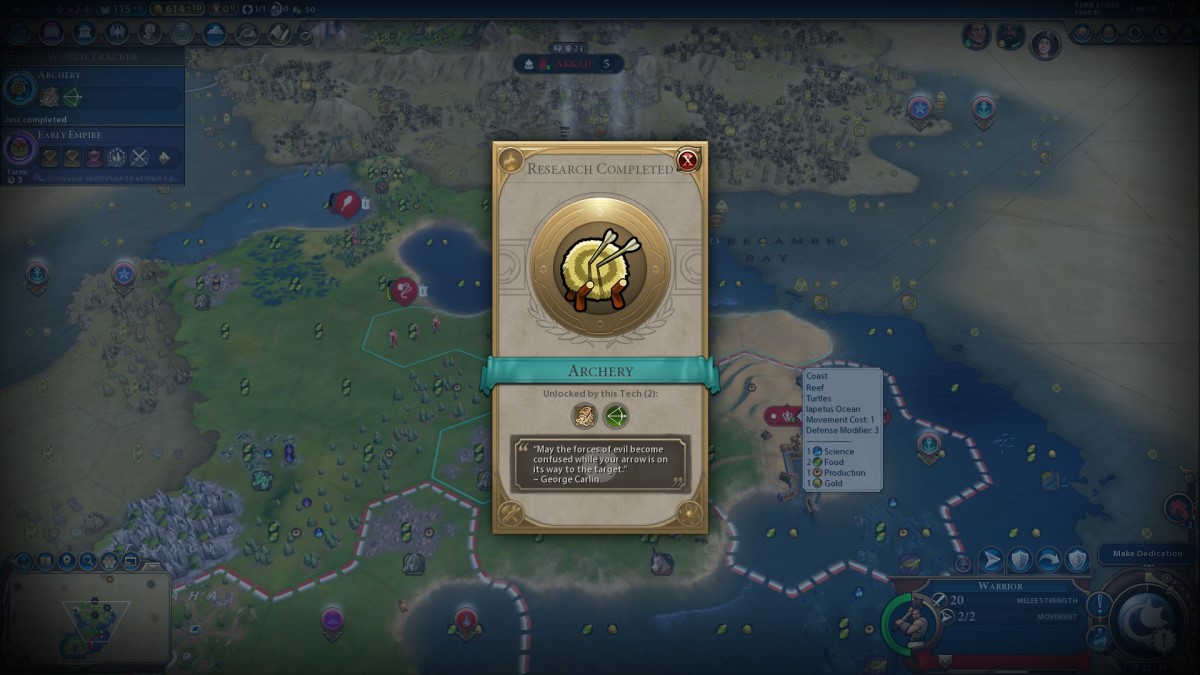Close the Research Completed popup

pyautogui.click(x=687, y=160)
